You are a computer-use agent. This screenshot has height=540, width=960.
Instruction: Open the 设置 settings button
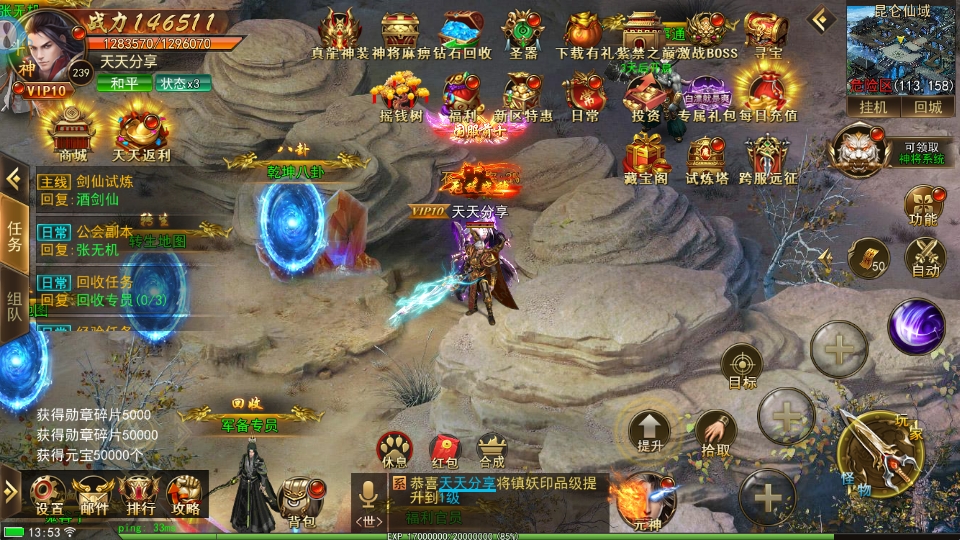pyautogui.click(x=49, y=493)
